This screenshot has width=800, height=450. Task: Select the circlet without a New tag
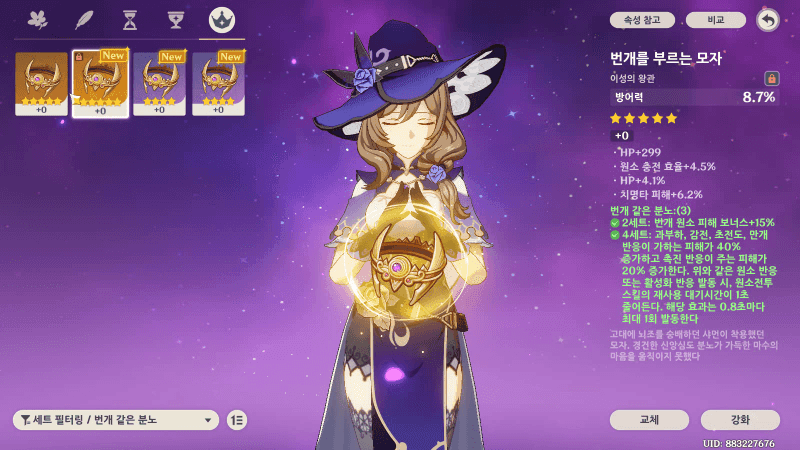coord(41,84)
